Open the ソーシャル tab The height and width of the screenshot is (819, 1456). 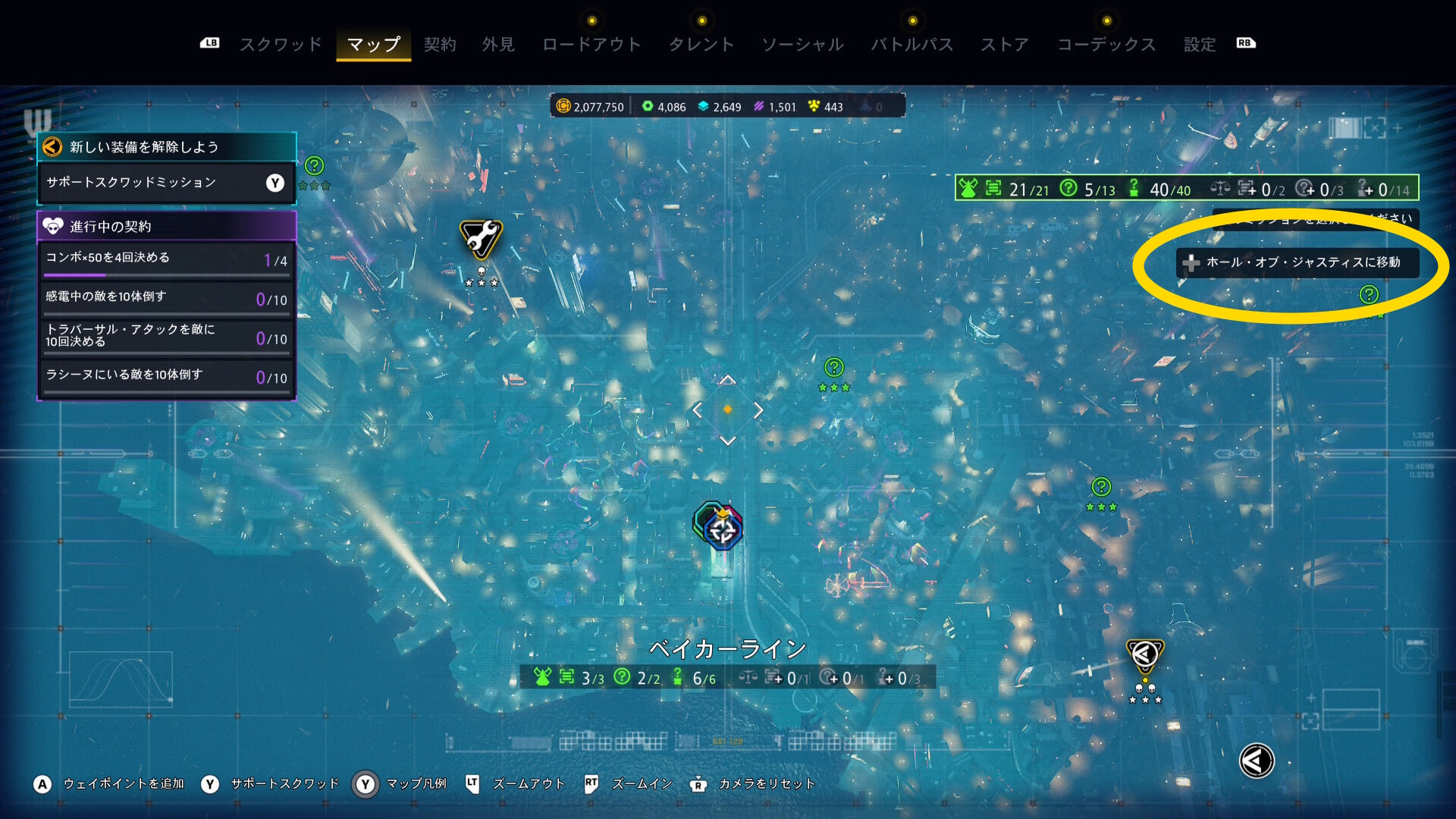[802, 45]
